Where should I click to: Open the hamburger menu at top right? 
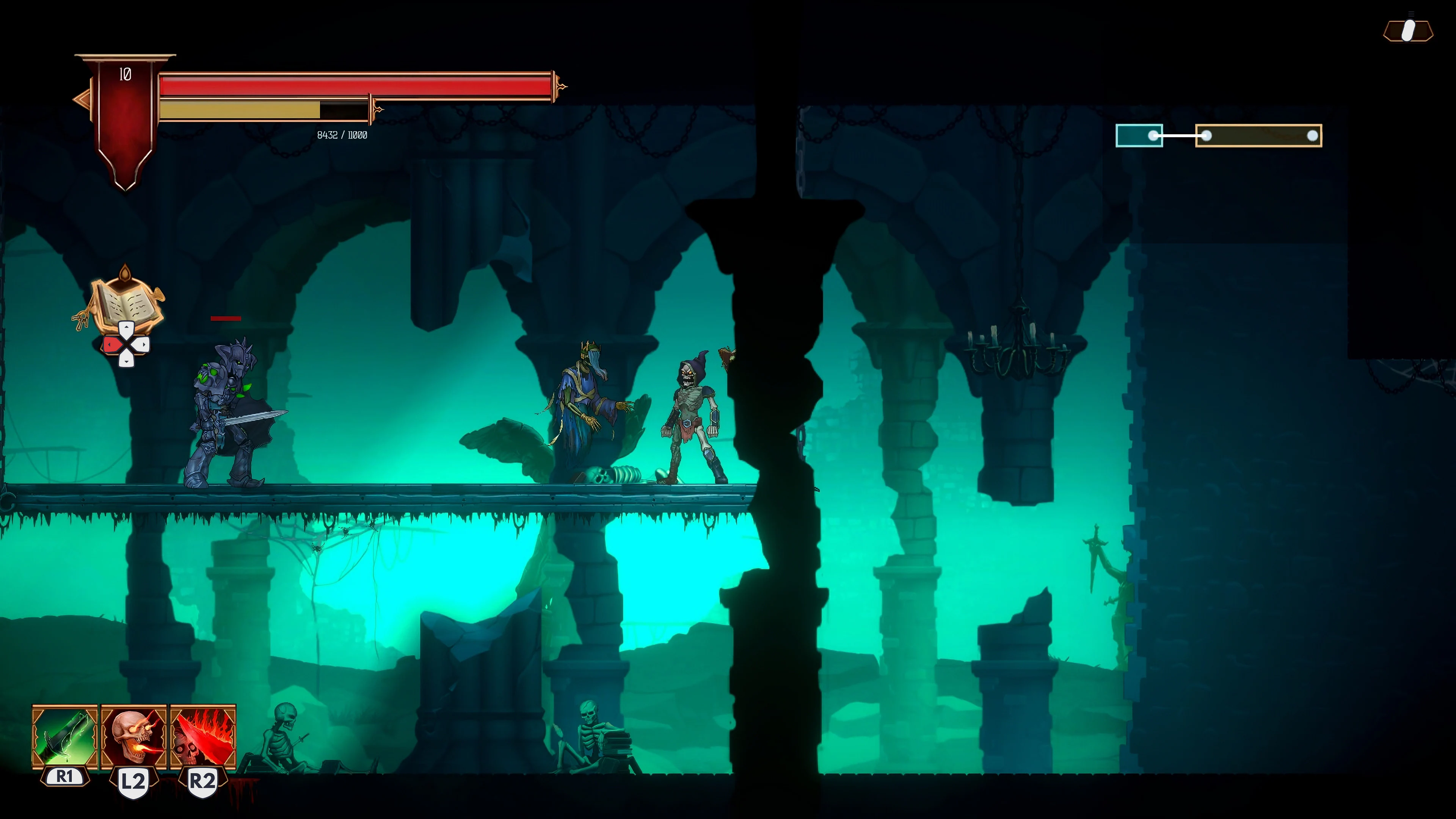pos(1412,14)
